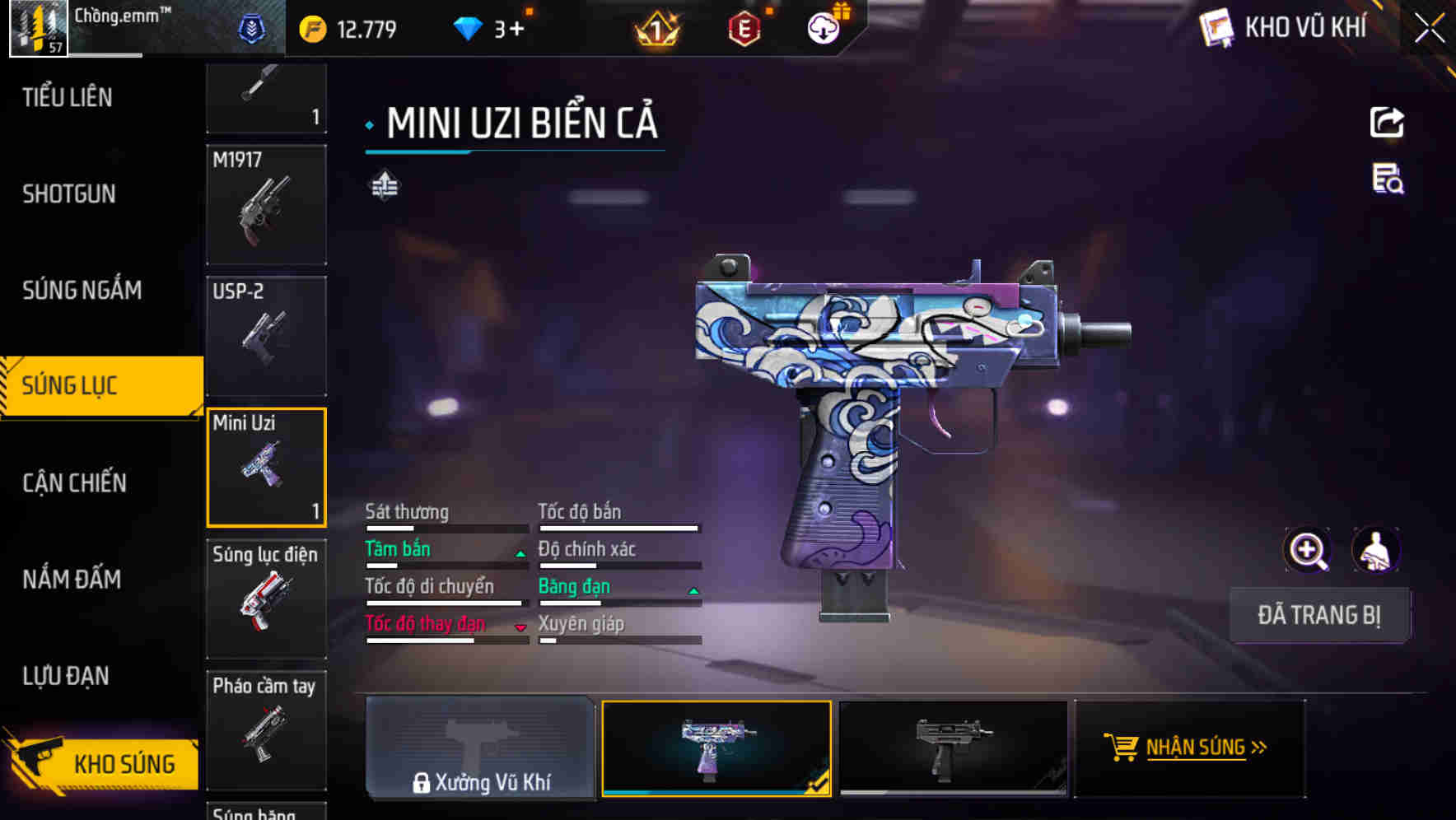The image size is (1456, 820).
Task: Close the weapon armory screen
Action: [x=1429, y=29]
